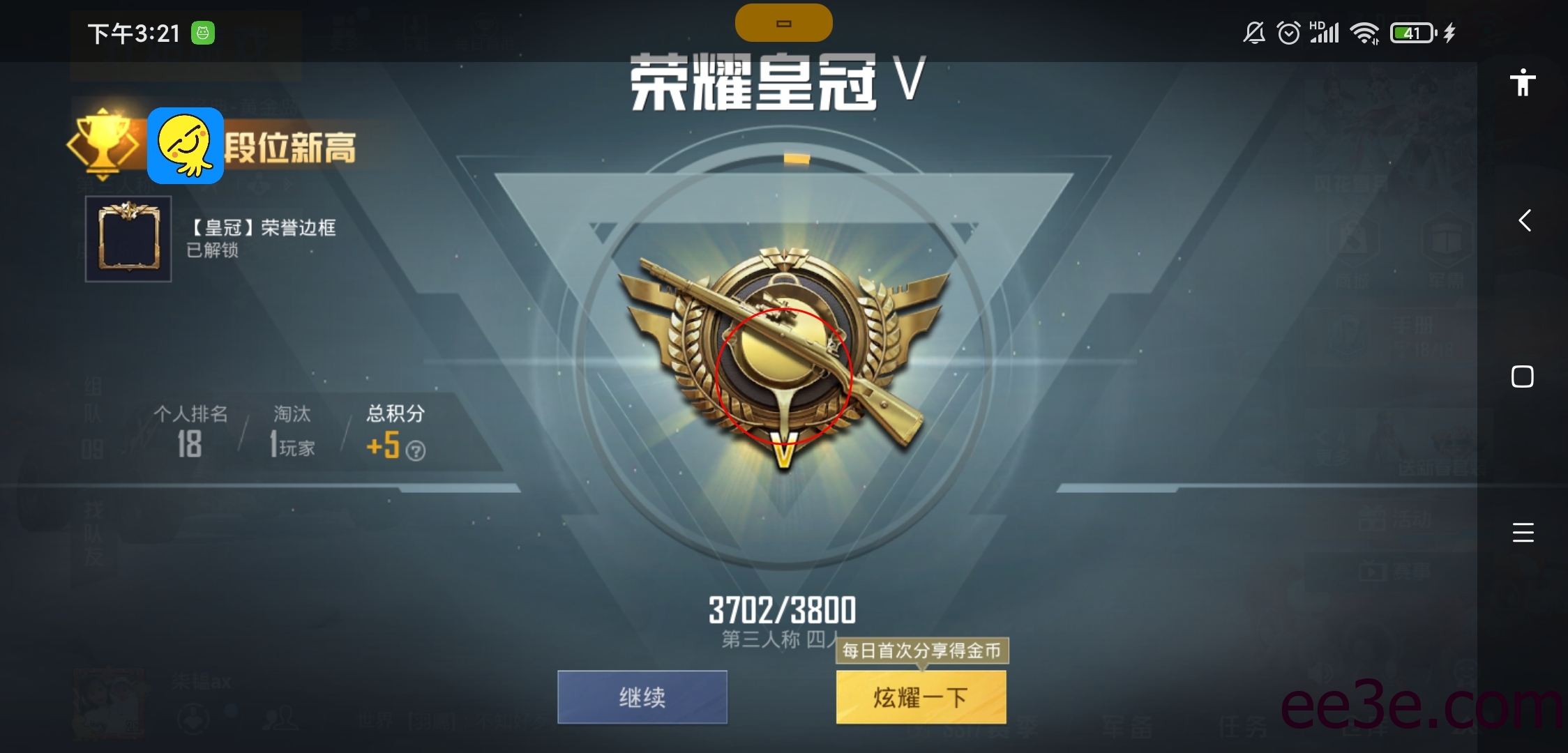Open the blue floating assistant icon
The image size is (1568, 753).
[184, 146]
